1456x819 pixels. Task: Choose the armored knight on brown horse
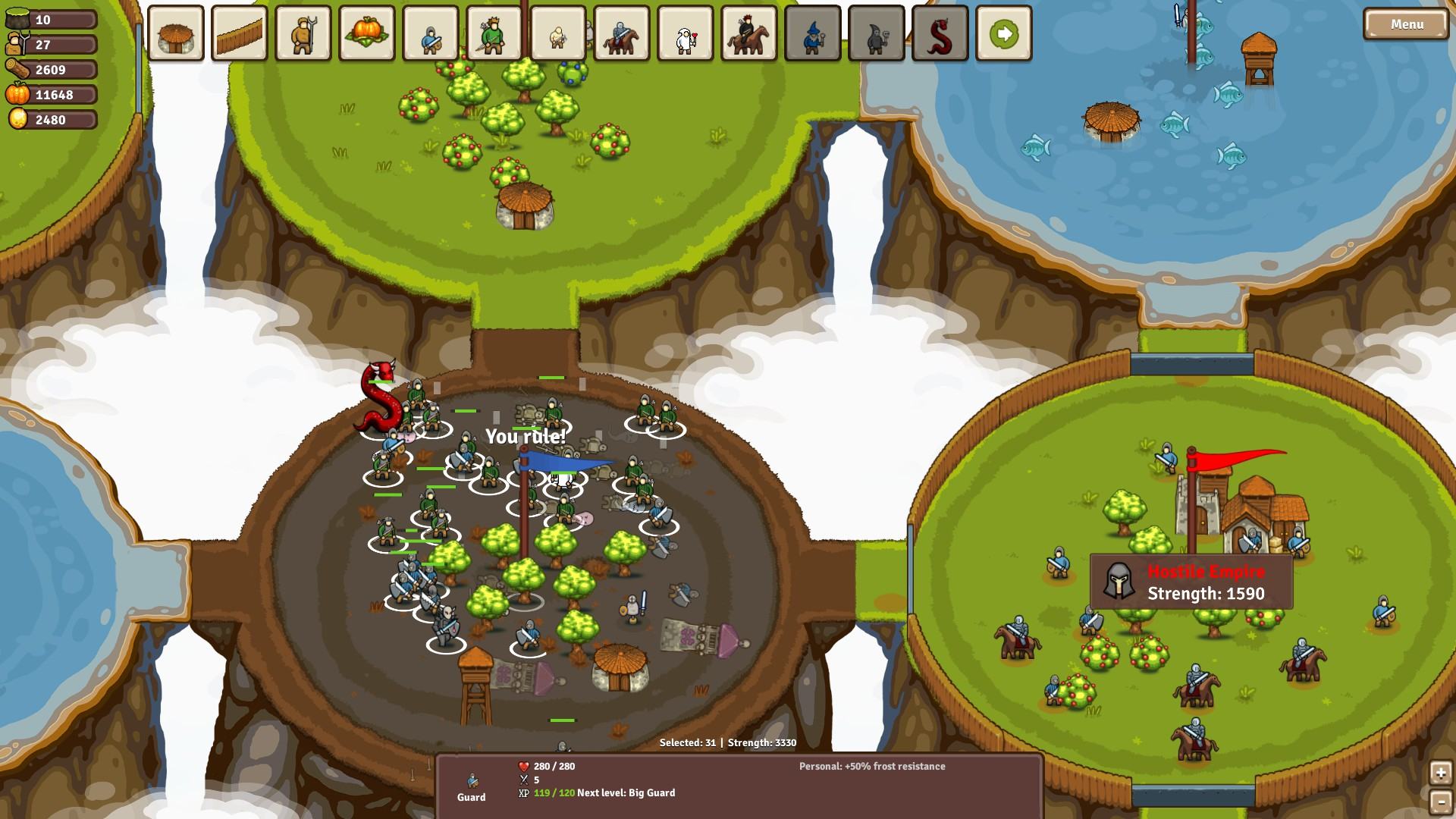coord(622,33)
